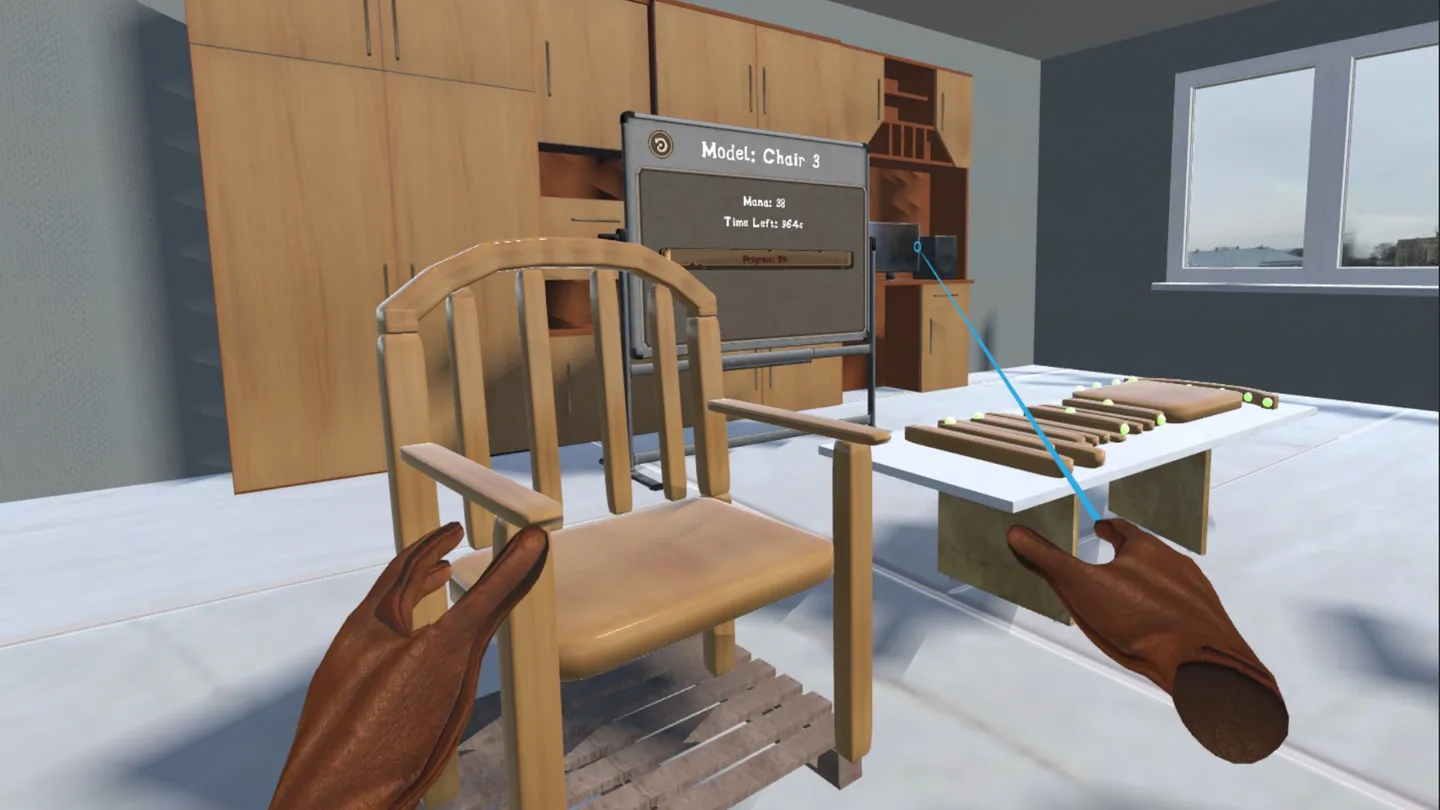Select the green sphere on the leftmost armrest piece
Screen dimensions: 1440x810
pos(978,415)
